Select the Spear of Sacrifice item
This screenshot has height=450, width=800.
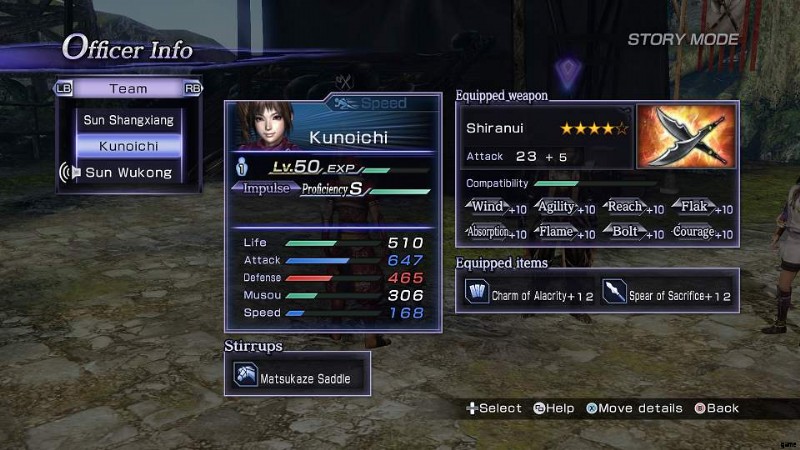[x=668, y=296]
